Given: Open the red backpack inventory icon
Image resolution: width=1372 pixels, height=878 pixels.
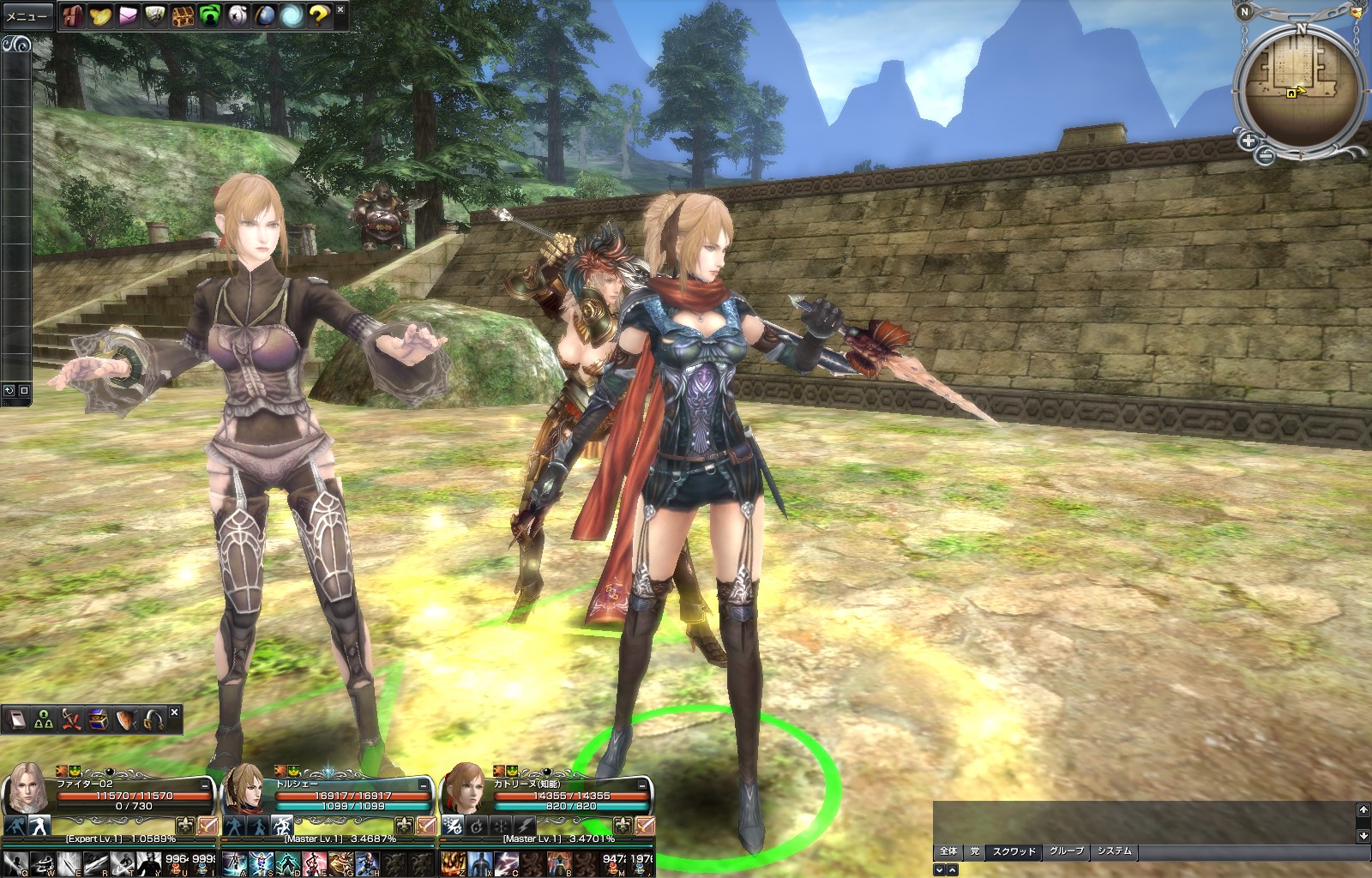Looking at the screenshot, I should tap(73, 15).
